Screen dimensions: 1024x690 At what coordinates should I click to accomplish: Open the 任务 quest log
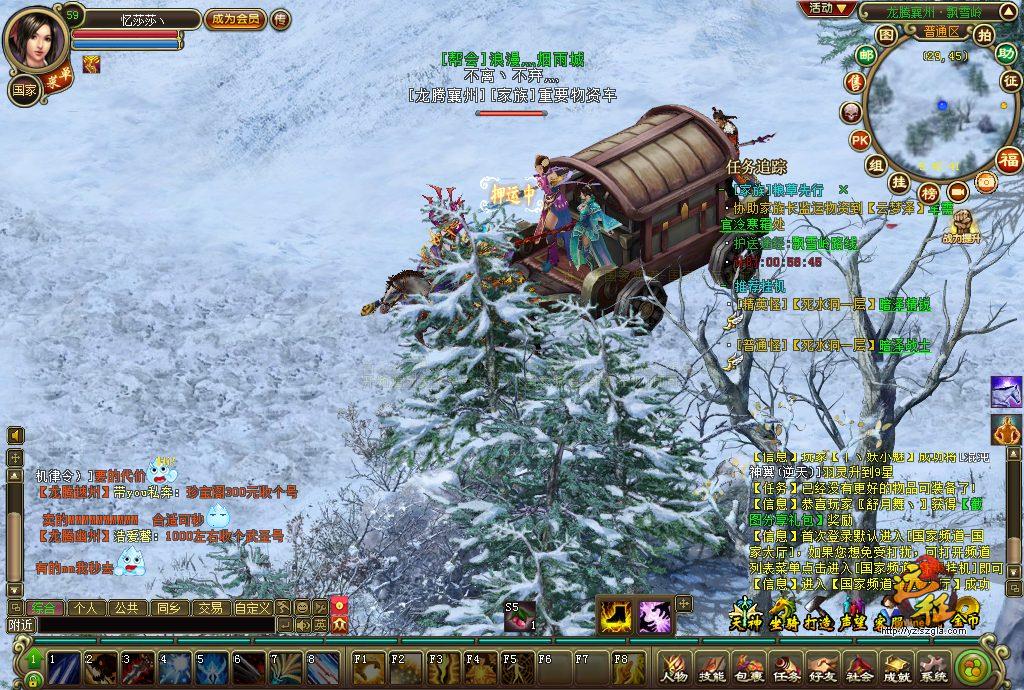[x=786, y=666]
